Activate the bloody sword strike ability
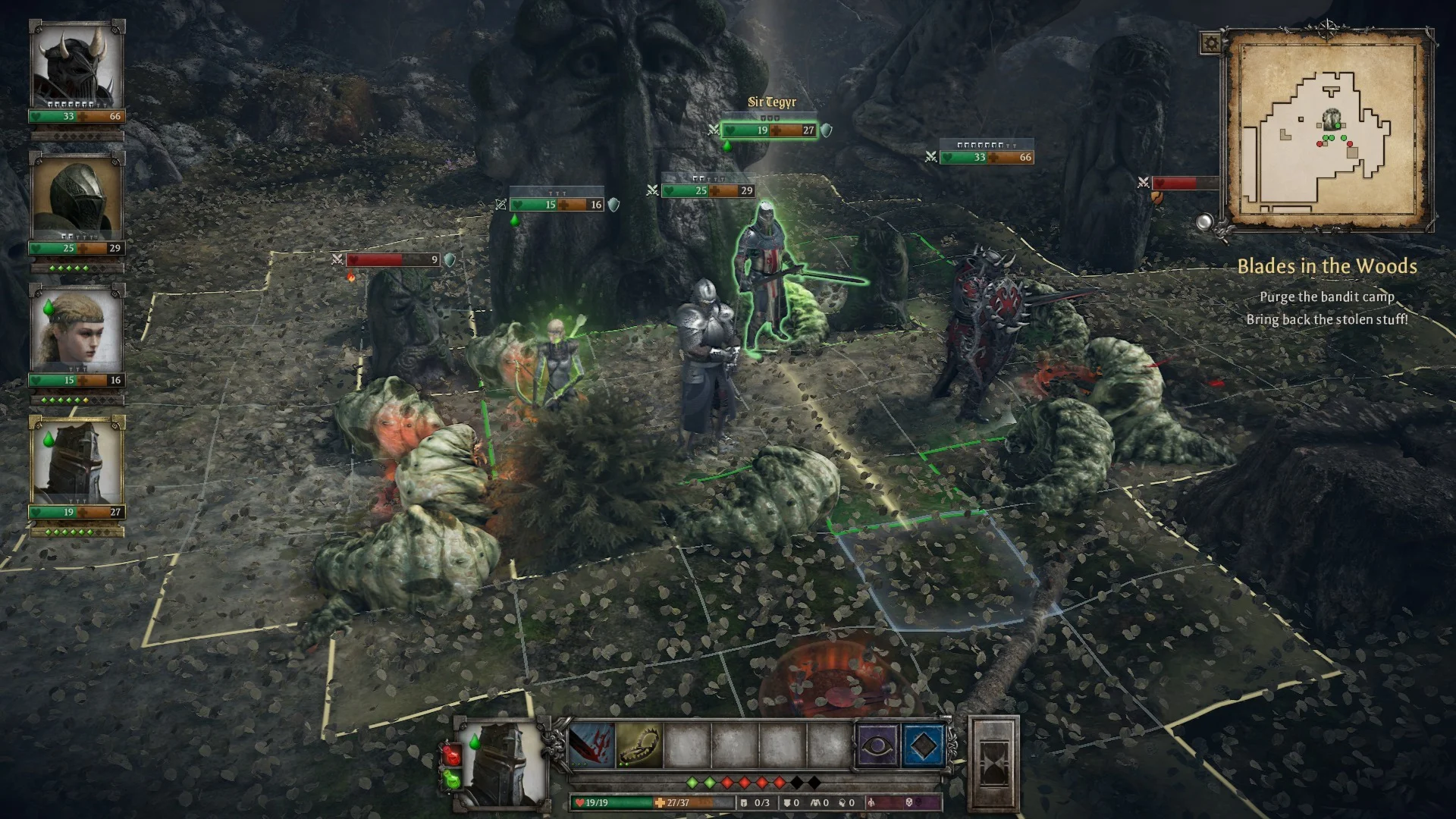Image resolution: width=1456 pixels, height=819 pixels. [x=591, y=746]
